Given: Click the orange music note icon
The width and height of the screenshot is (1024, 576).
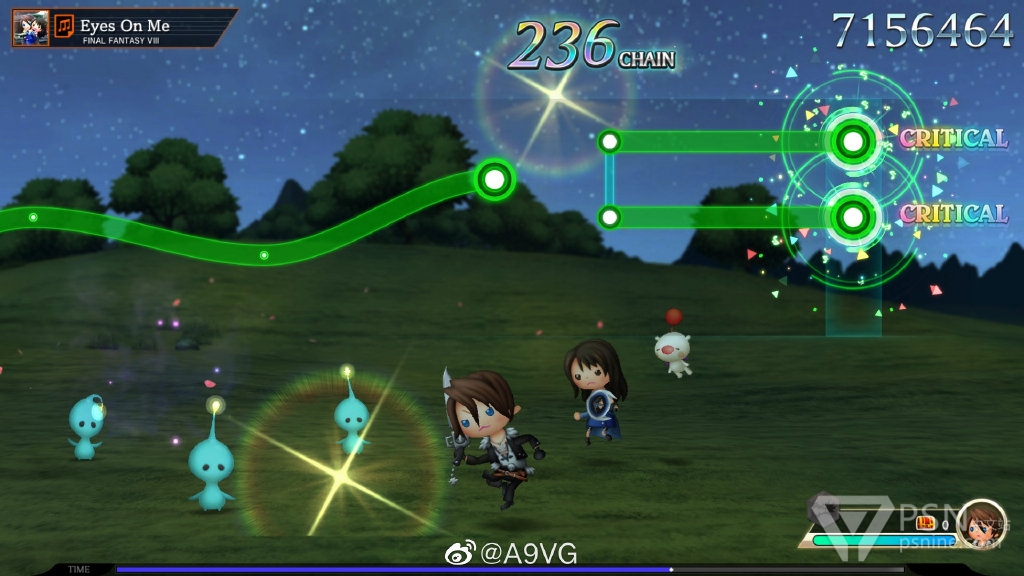Looking at the screenshot, I should (64, 26).
